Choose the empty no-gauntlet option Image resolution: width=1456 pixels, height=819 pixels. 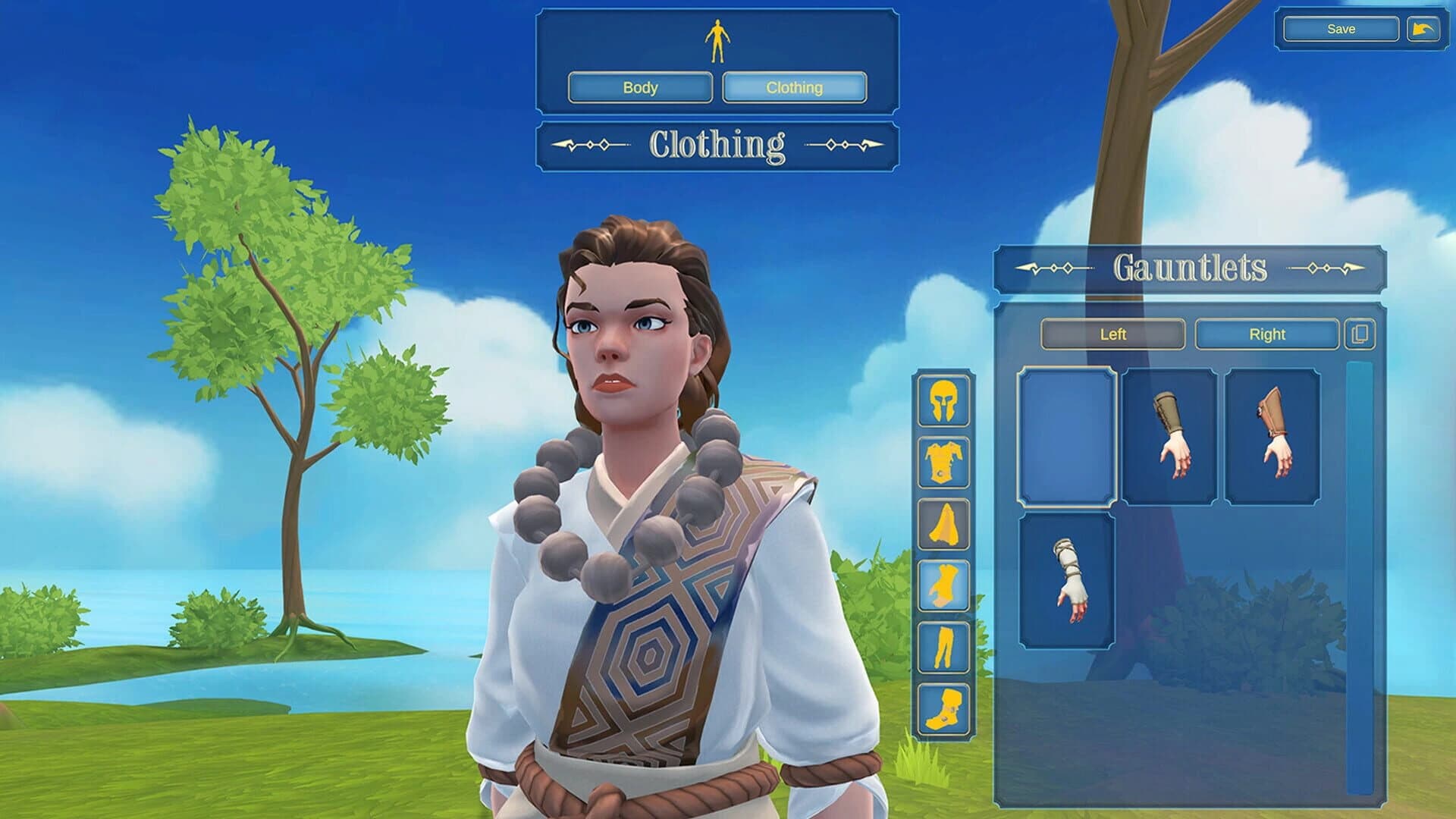(1066, 436)
